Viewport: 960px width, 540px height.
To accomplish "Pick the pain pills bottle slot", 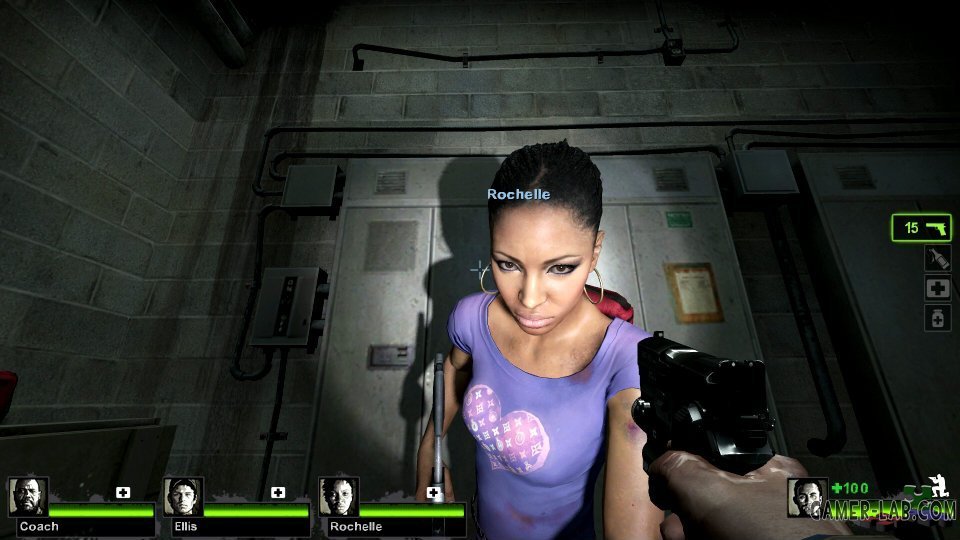I will tap(937, 318).
